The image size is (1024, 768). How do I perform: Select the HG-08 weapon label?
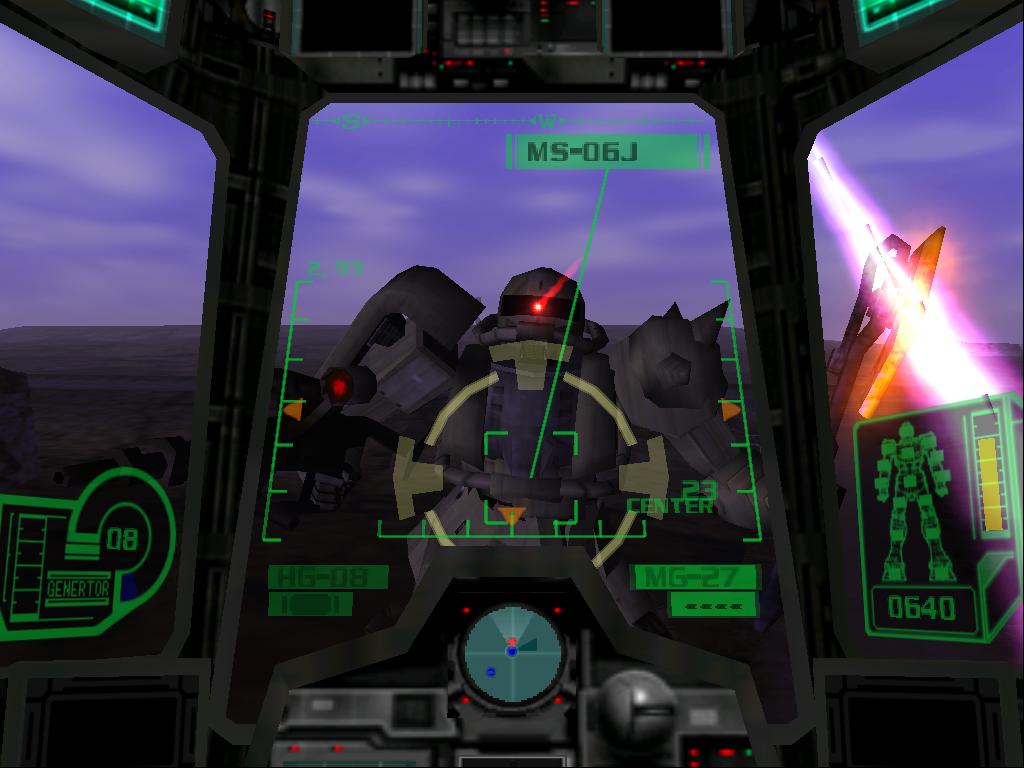coord(327,577)
